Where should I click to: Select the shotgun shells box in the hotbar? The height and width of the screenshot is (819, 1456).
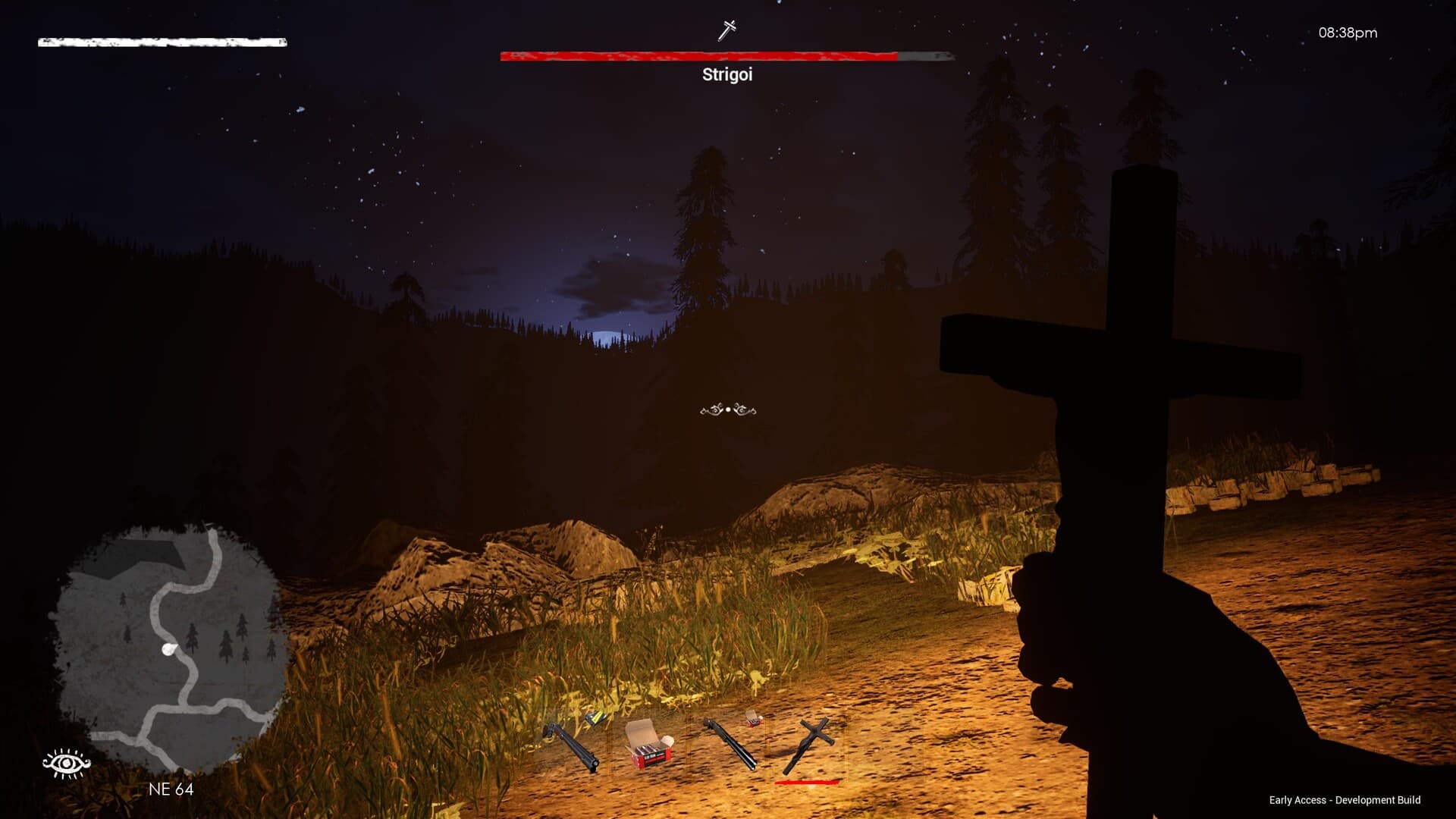tap(648, 742)
